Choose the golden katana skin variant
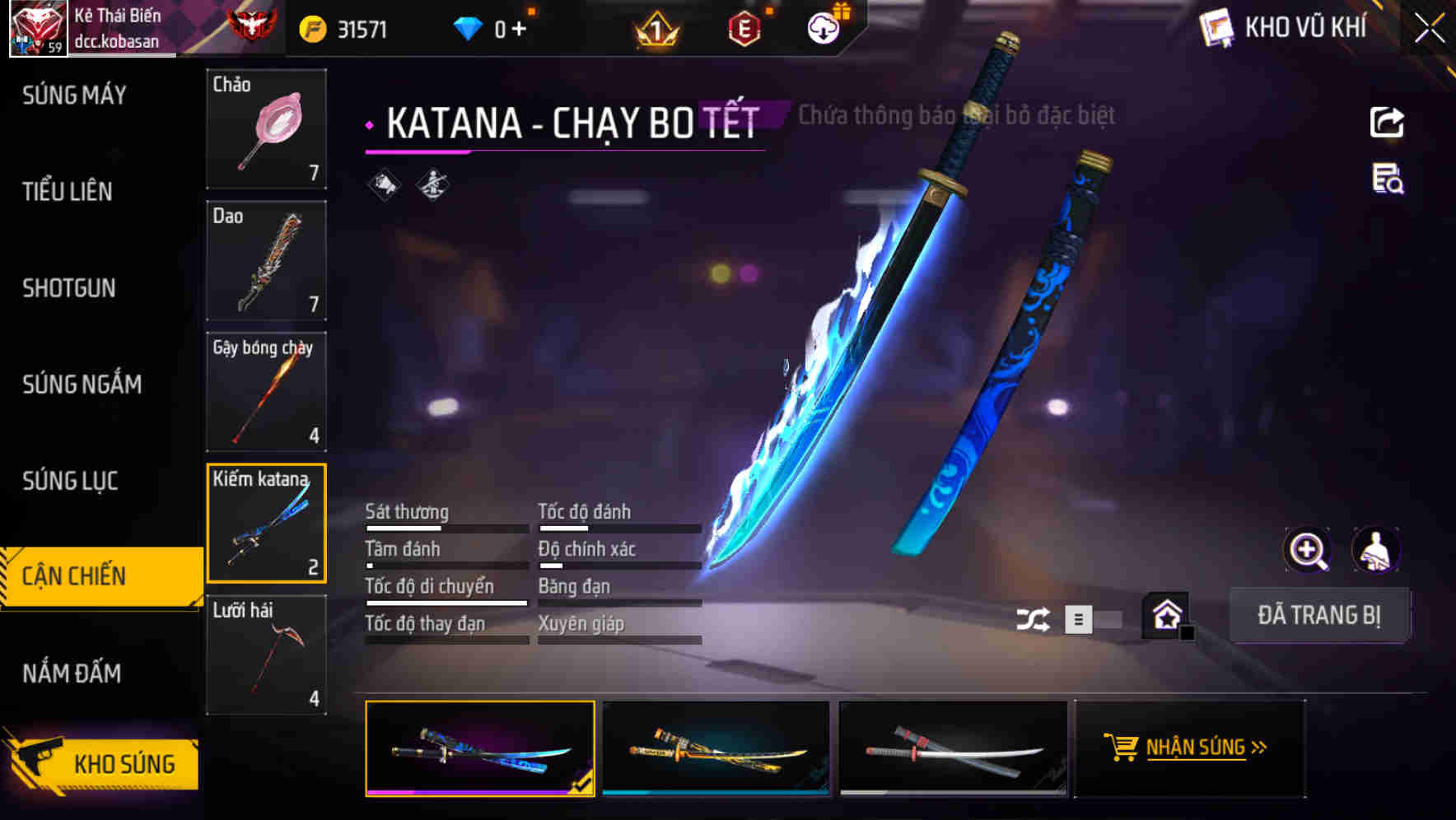The height and width of the screenshot is (820, 1456). 716,748
